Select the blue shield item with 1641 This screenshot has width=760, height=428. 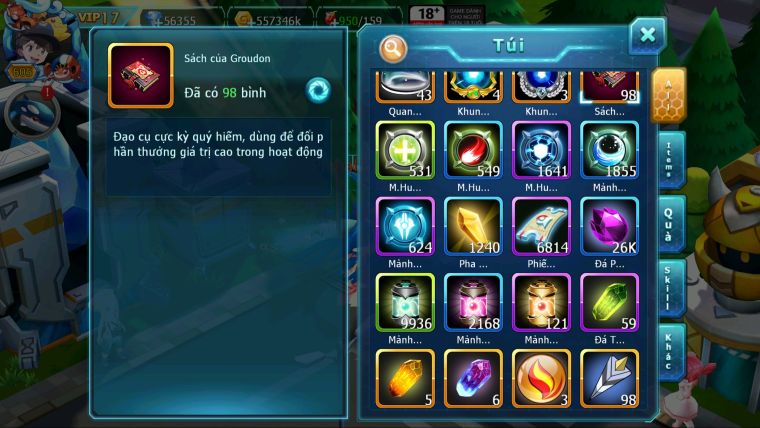coord(541,150)
